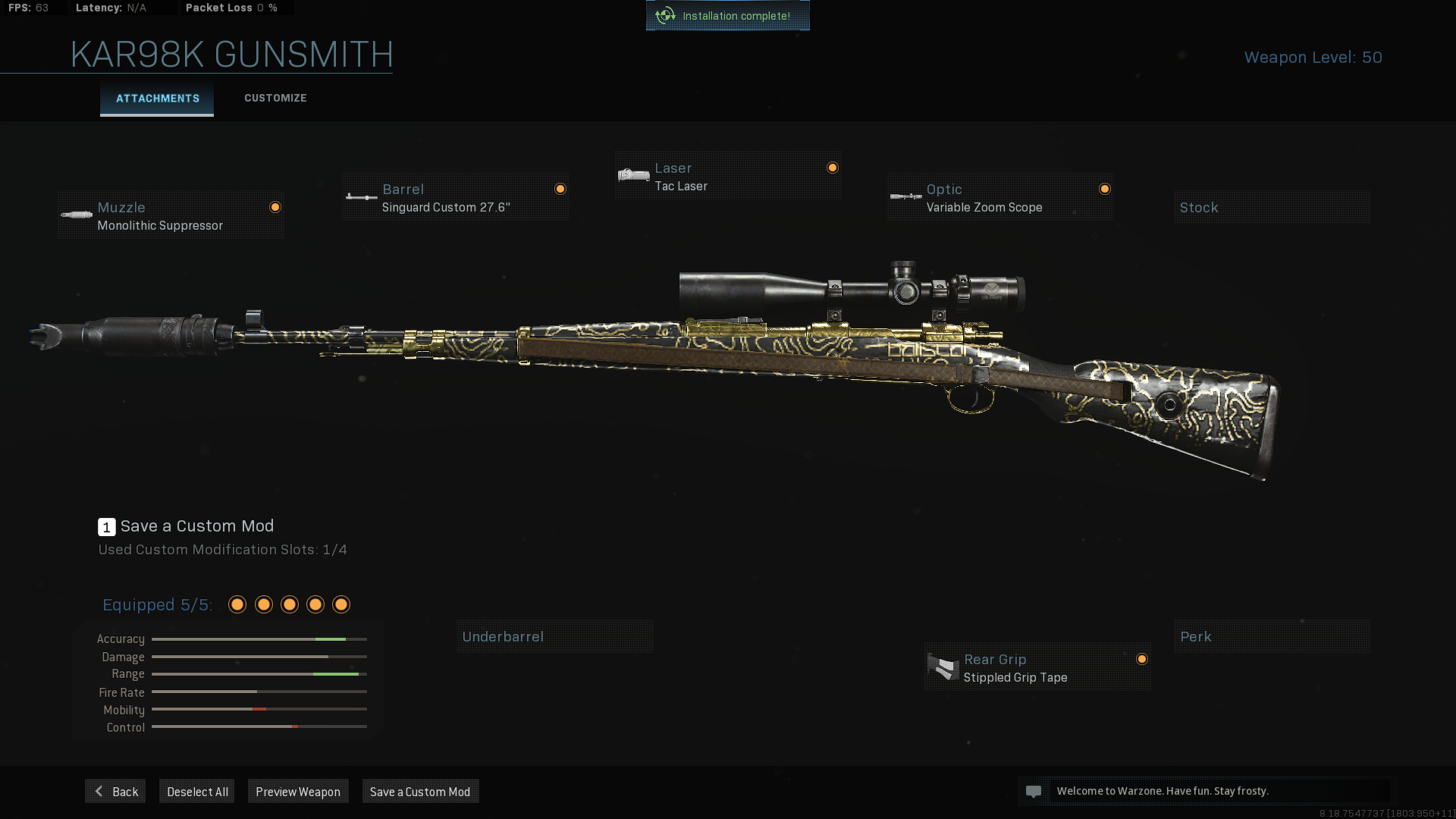Image resolution: width=1456 pixels, height=819 pixels.
Task: Dismiss the Installation complete notification
Action: click(728, 16)
